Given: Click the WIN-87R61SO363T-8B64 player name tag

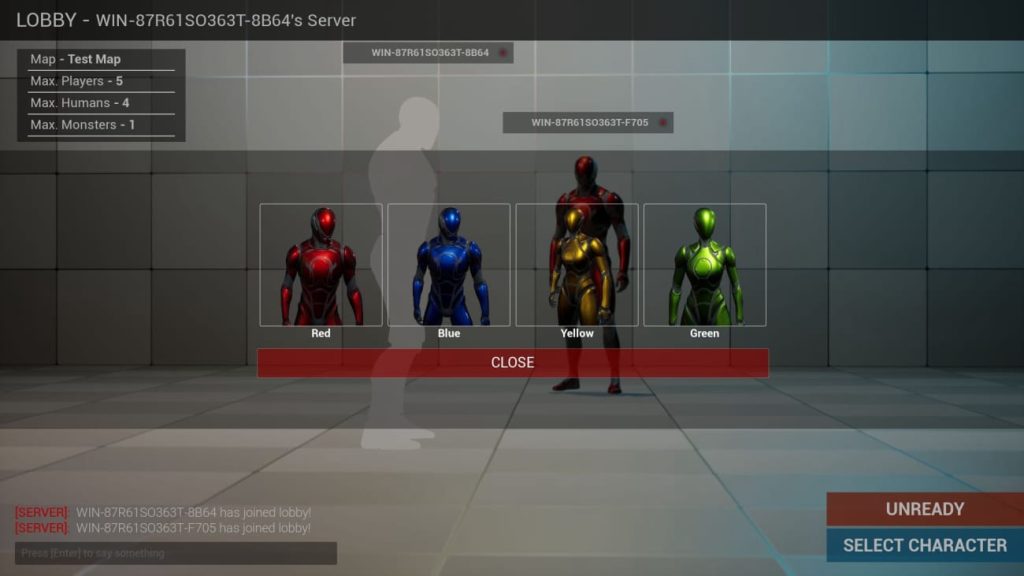Looking at the screenshot, I should click(x=428, y=52).
